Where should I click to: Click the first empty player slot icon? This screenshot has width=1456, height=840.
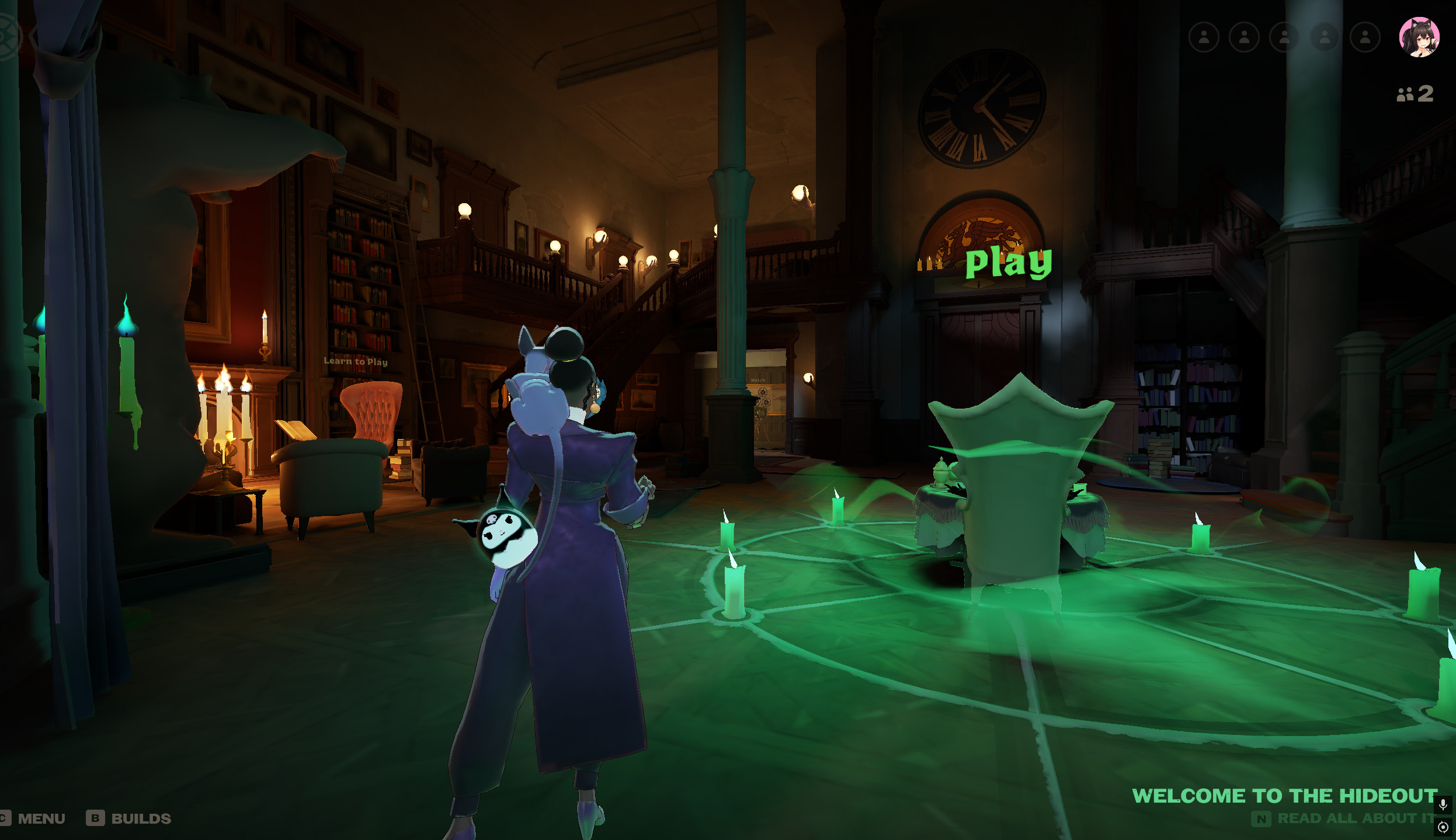tap(1205, 36)
